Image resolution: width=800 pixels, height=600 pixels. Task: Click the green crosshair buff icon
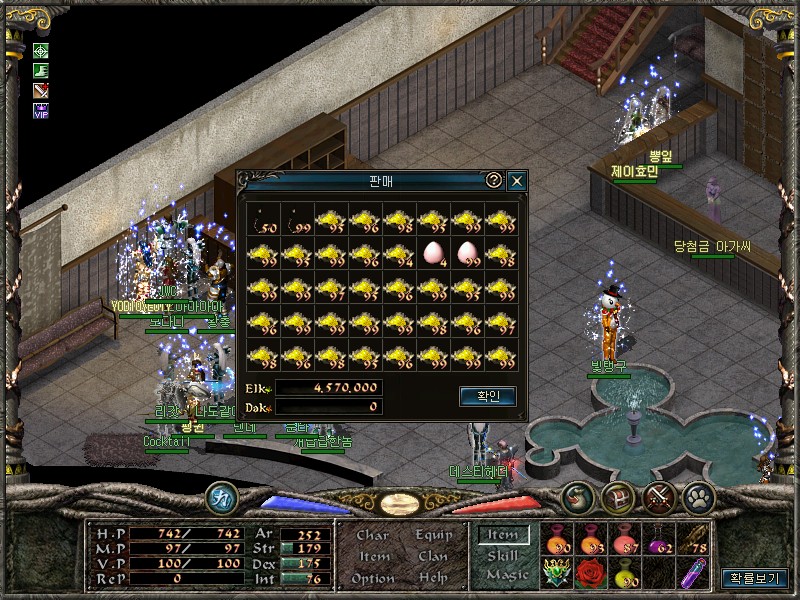41,50
